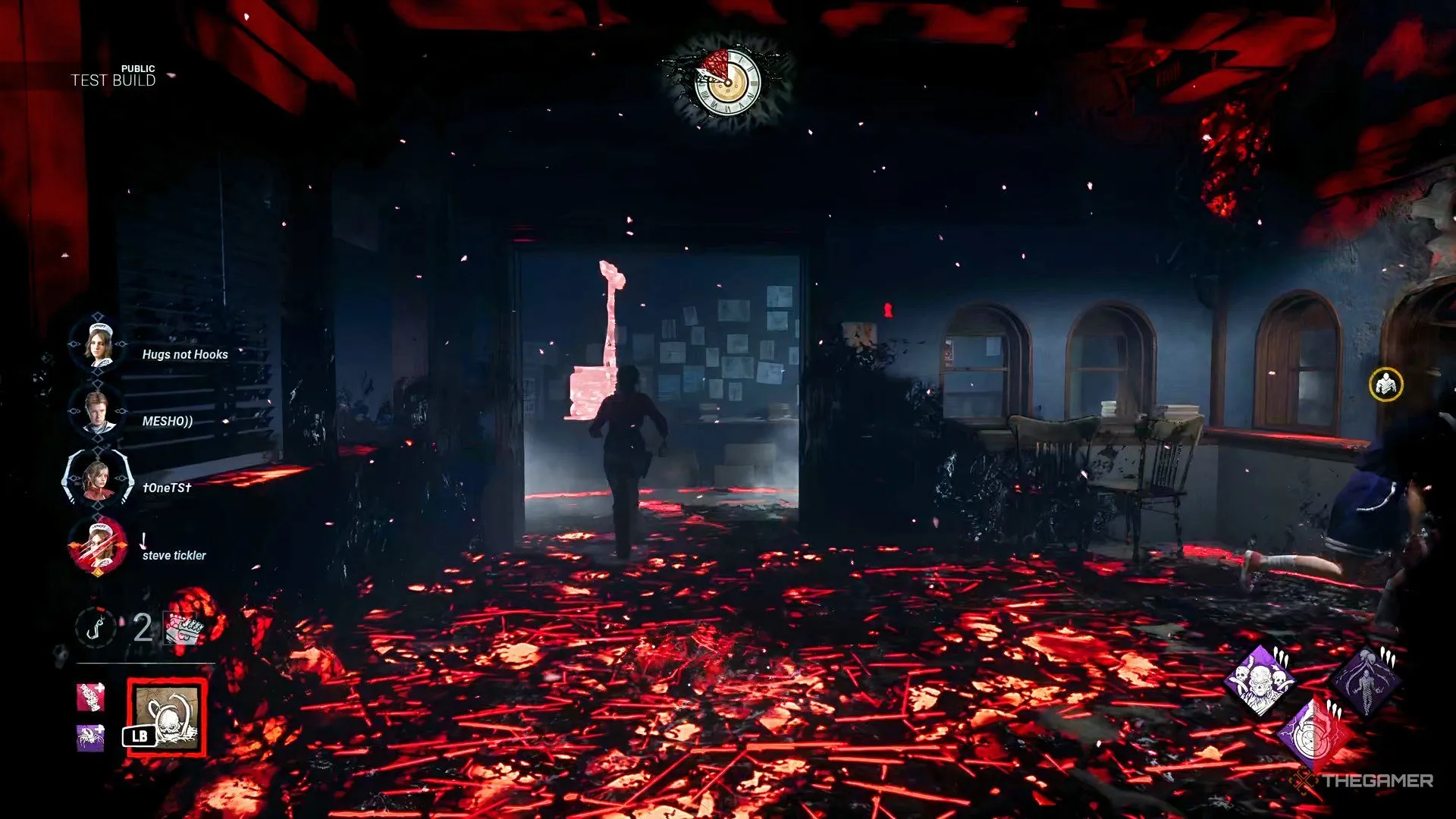
Task: Activate the skull creature killer power
Action: (167, 717)
